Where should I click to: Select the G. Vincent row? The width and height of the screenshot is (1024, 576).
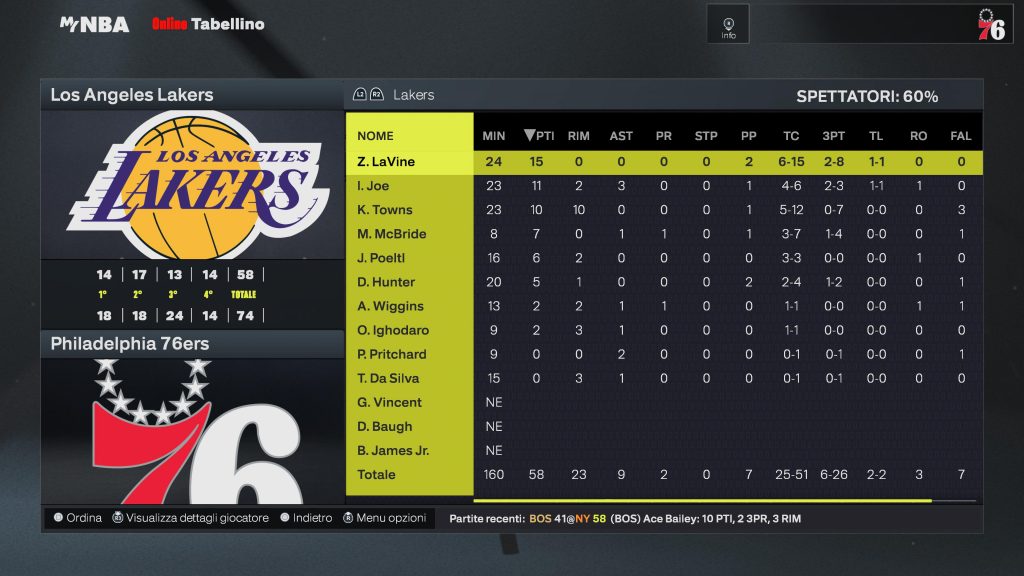click(x=390, y=402)
